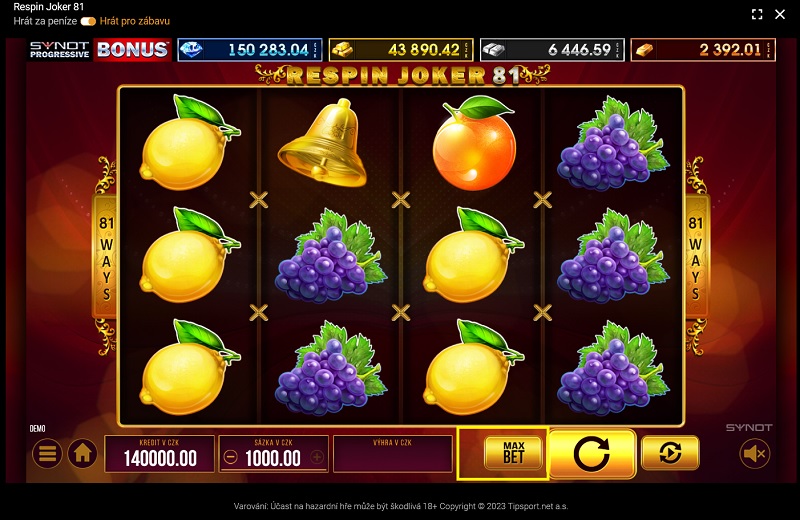Viewport: 800px width, 520px height.
Task: Decrease the bet with the minus button
Action: (x=231, y=458)
